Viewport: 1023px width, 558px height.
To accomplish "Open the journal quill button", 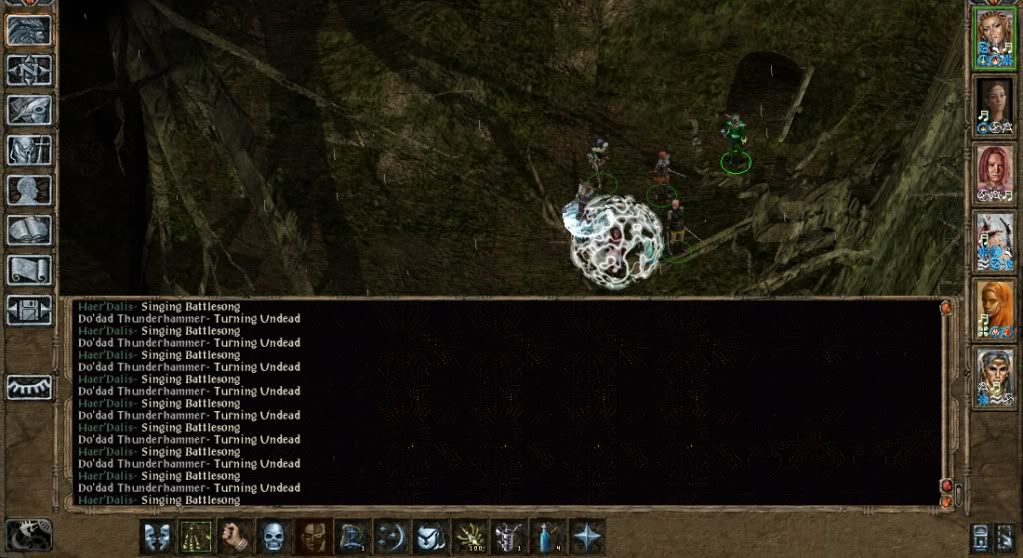I will pyautogui.click(x=30, y=109).
